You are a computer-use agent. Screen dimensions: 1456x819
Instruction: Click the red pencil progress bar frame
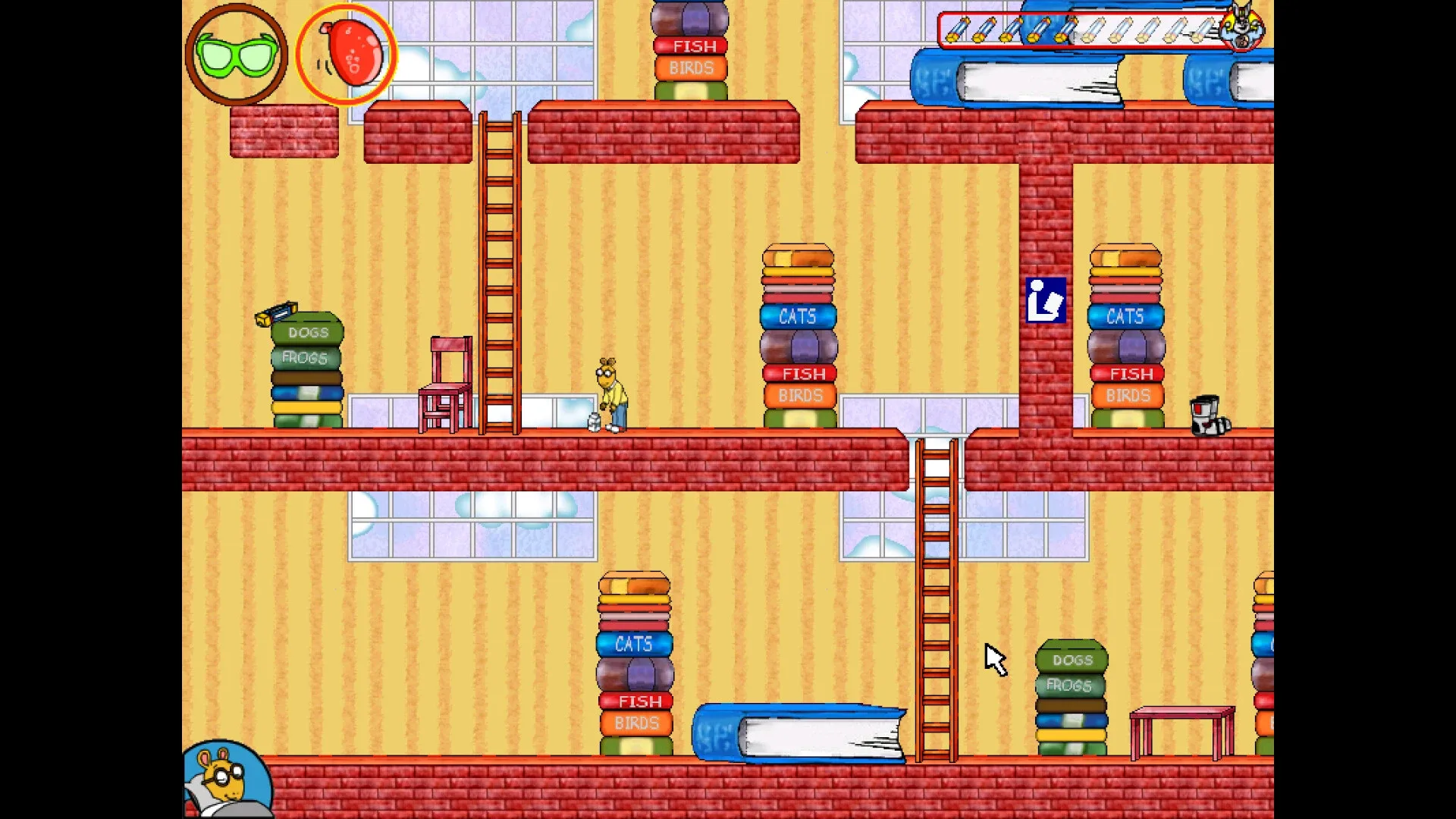(1092, 30)
